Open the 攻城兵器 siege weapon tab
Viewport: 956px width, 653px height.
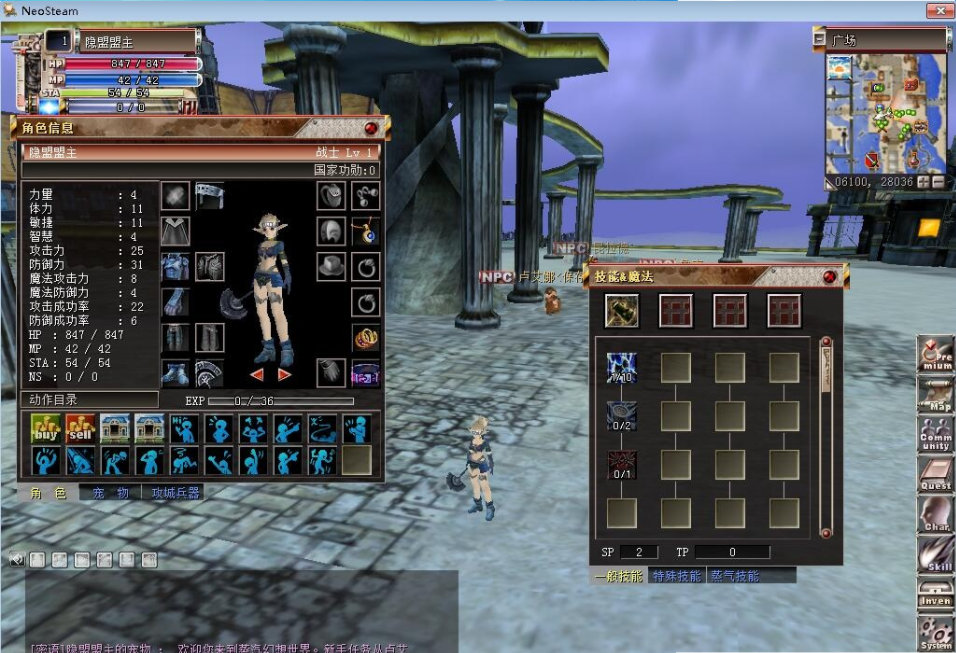click(x=175, y=493)
